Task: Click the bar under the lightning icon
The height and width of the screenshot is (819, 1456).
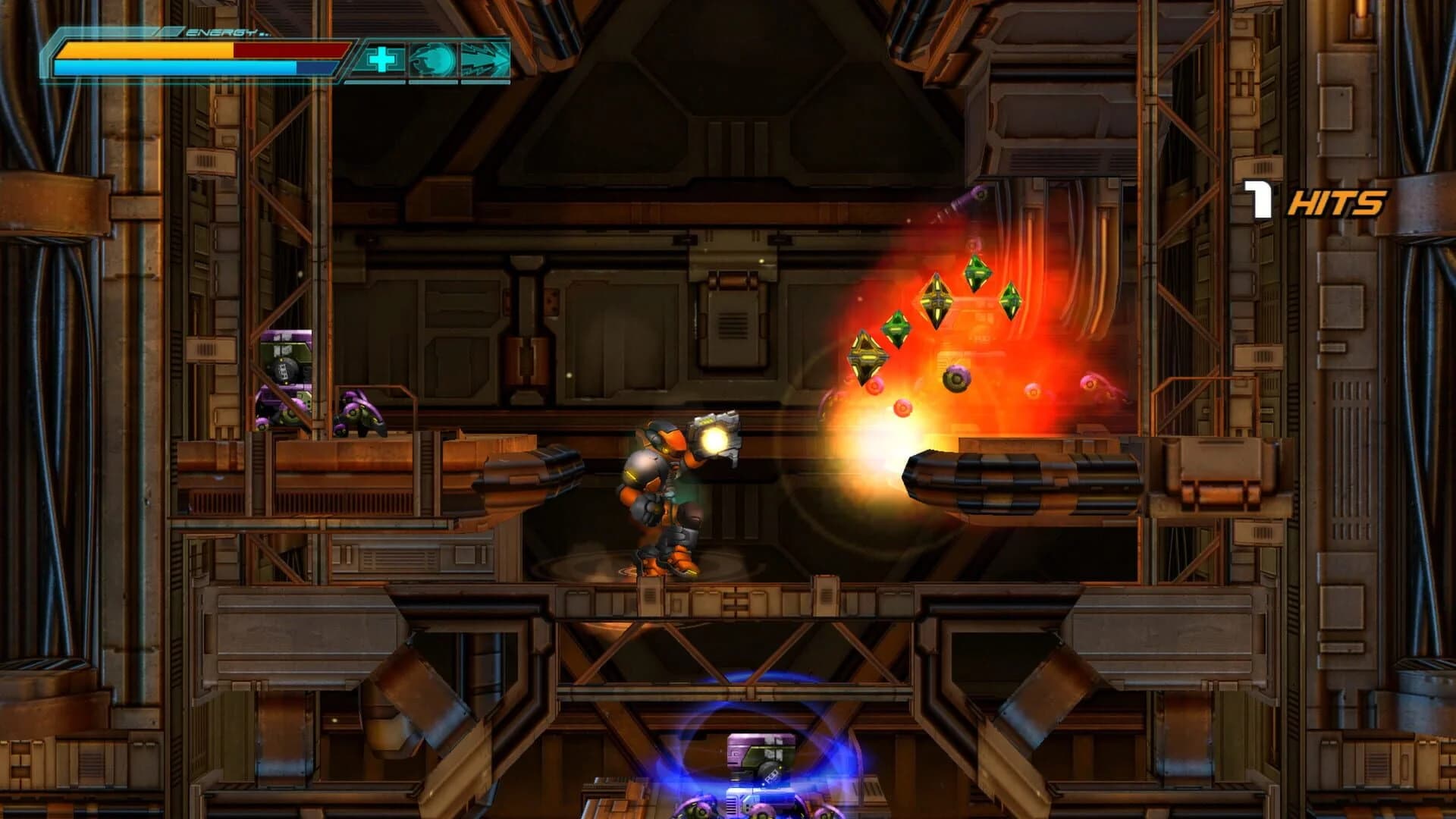Action: (x=485, y=81)
